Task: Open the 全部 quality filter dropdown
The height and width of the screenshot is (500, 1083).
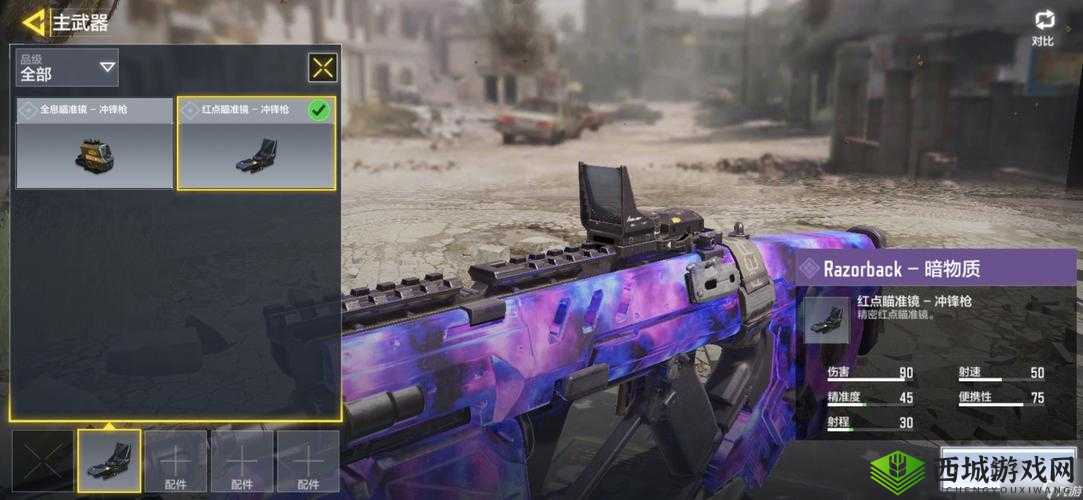Action: point(67,68)
